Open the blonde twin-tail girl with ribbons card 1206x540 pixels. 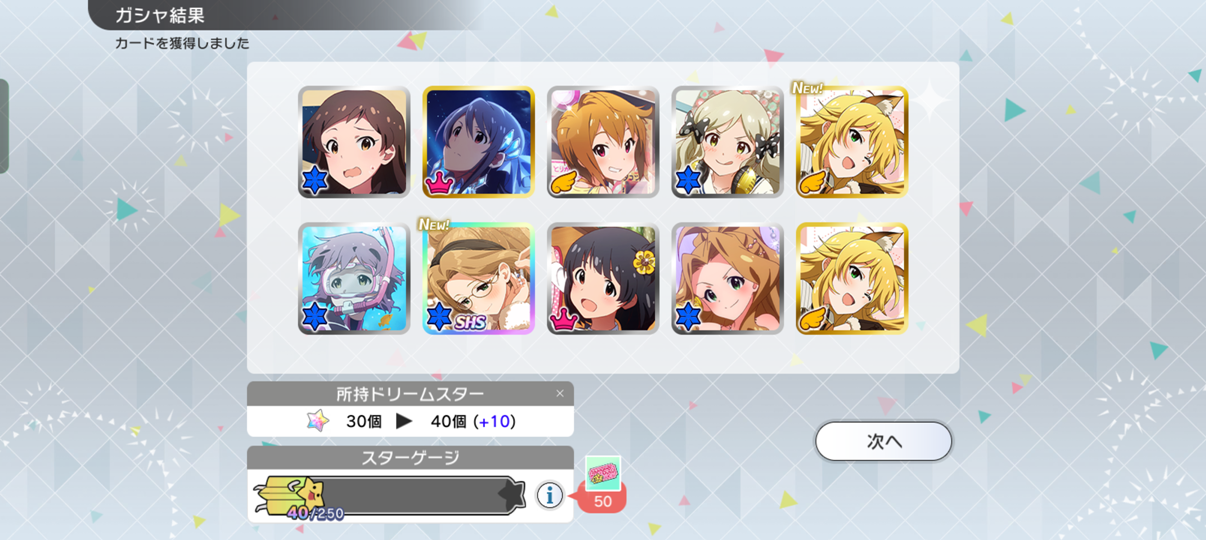click(727, 142)
